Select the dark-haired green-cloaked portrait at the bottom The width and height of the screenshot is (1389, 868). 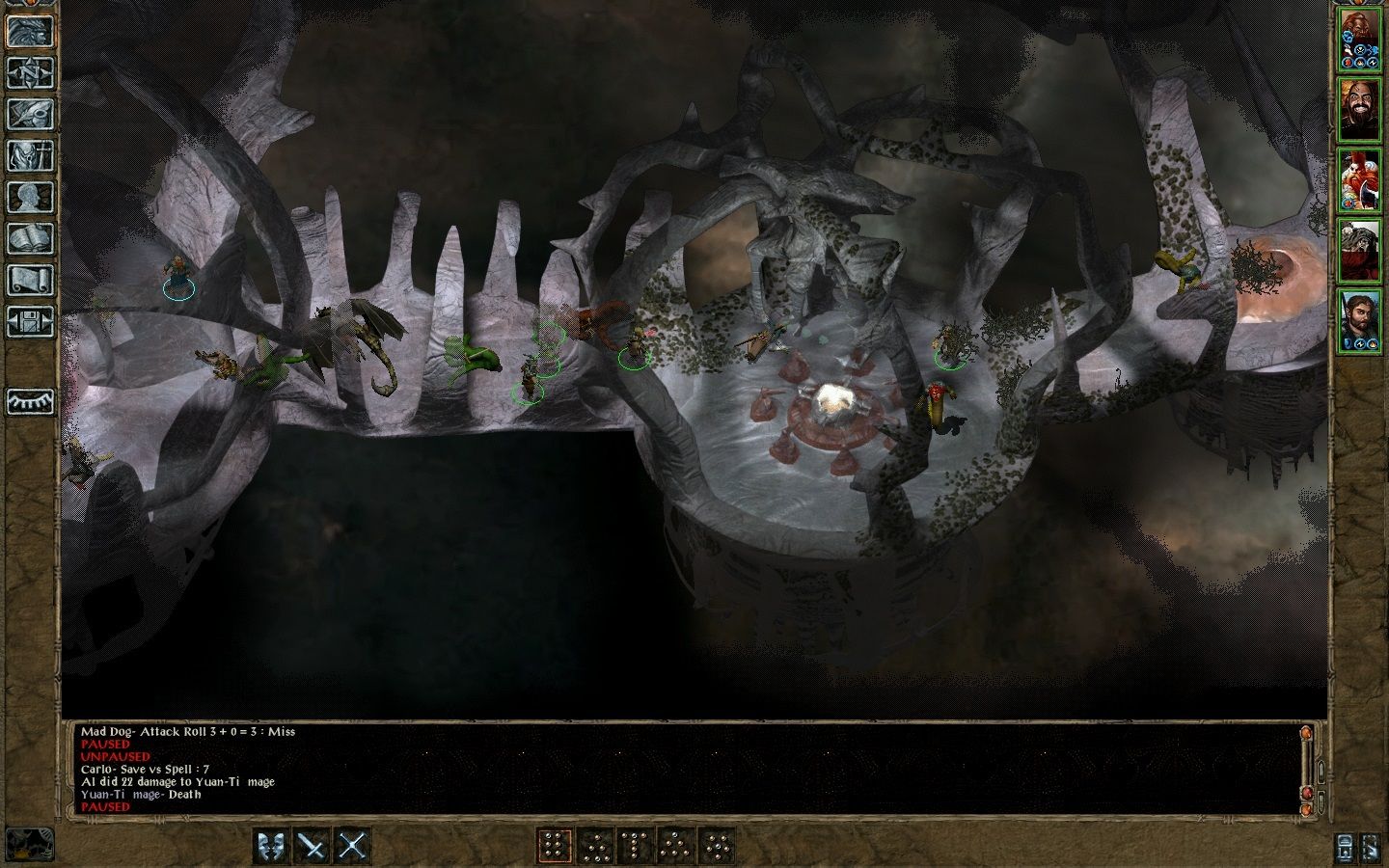(x=1358, y=320)
